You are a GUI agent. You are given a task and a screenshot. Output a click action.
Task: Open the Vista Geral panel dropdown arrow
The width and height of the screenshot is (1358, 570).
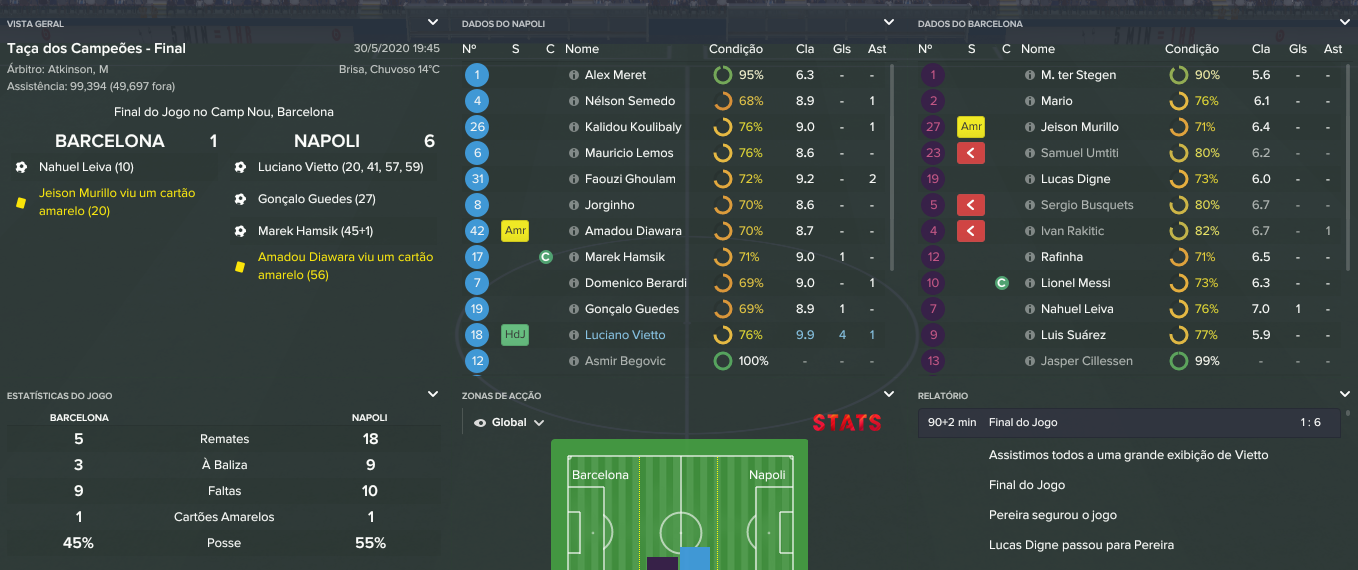point(432,22)
